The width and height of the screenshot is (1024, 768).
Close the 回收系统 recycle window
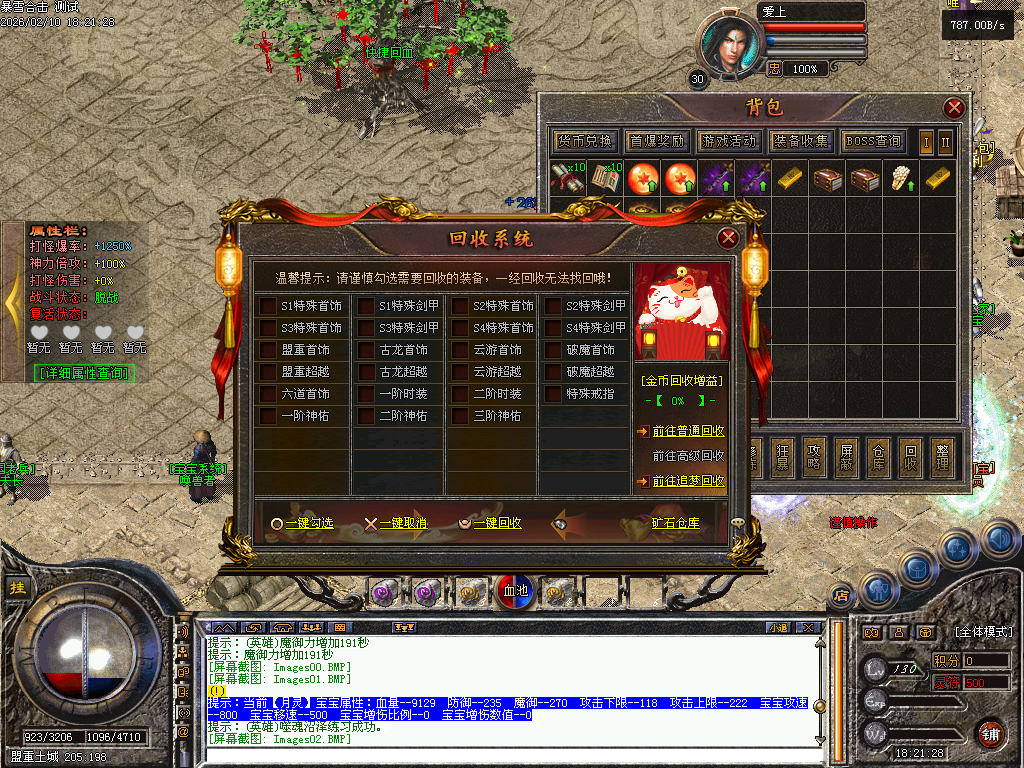[x=728, y=238]
